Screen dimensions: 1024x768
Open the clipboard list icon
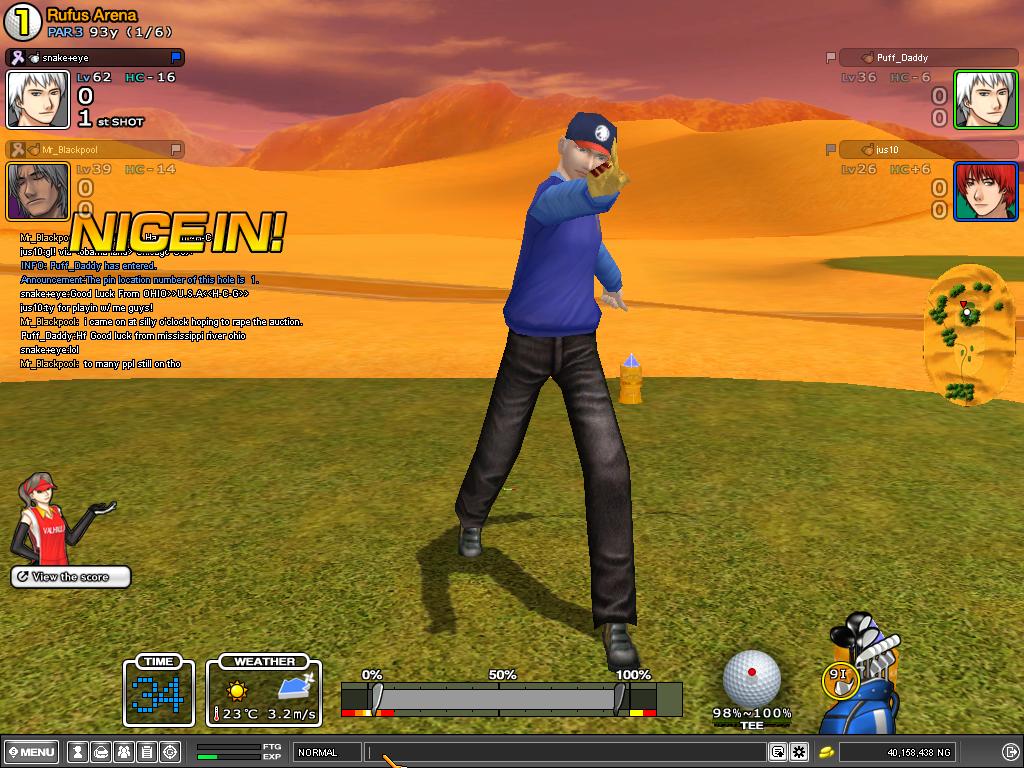pyautogui.click(x=146, y=752)
